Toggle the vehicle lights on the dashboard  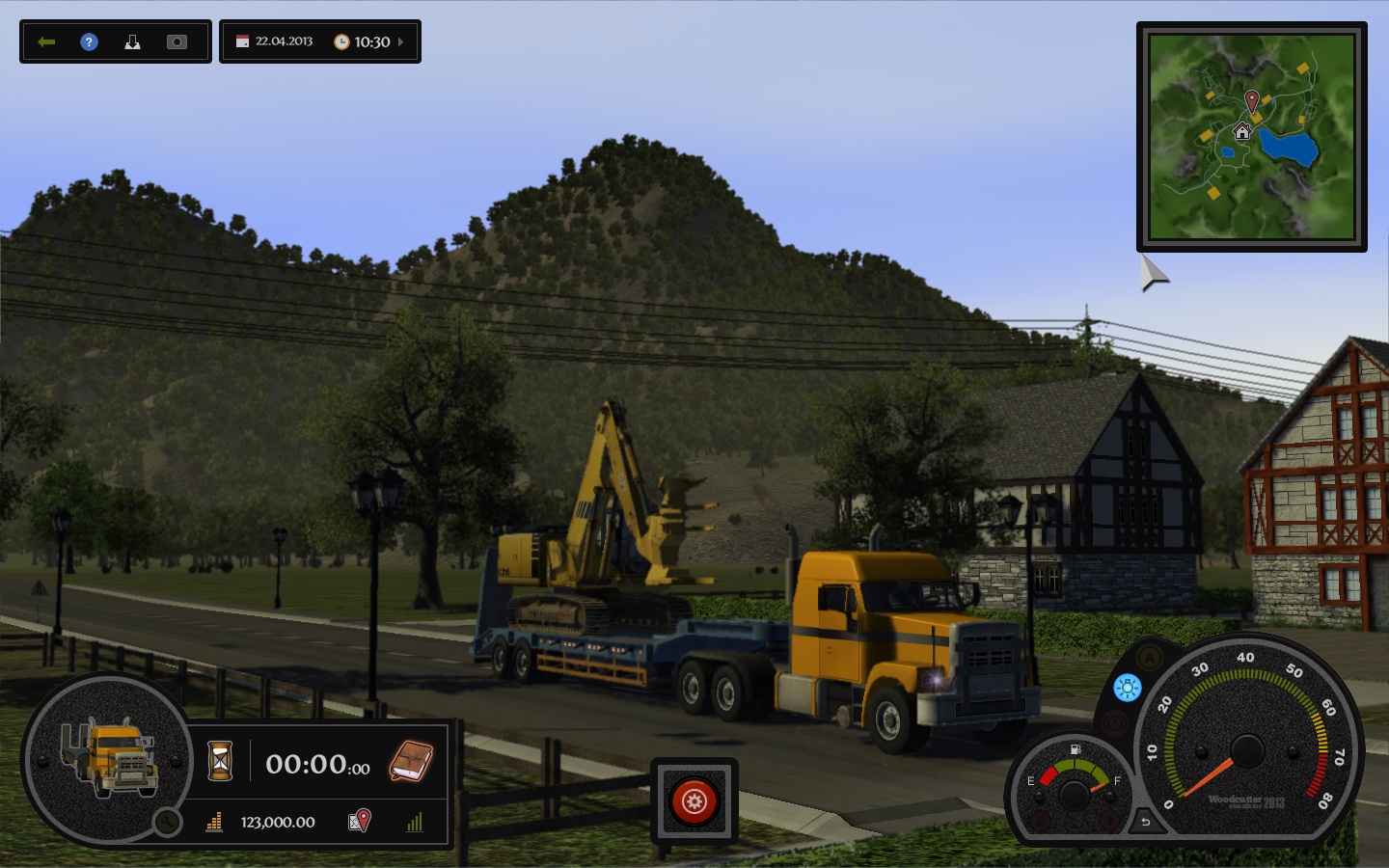(1127, 688)
